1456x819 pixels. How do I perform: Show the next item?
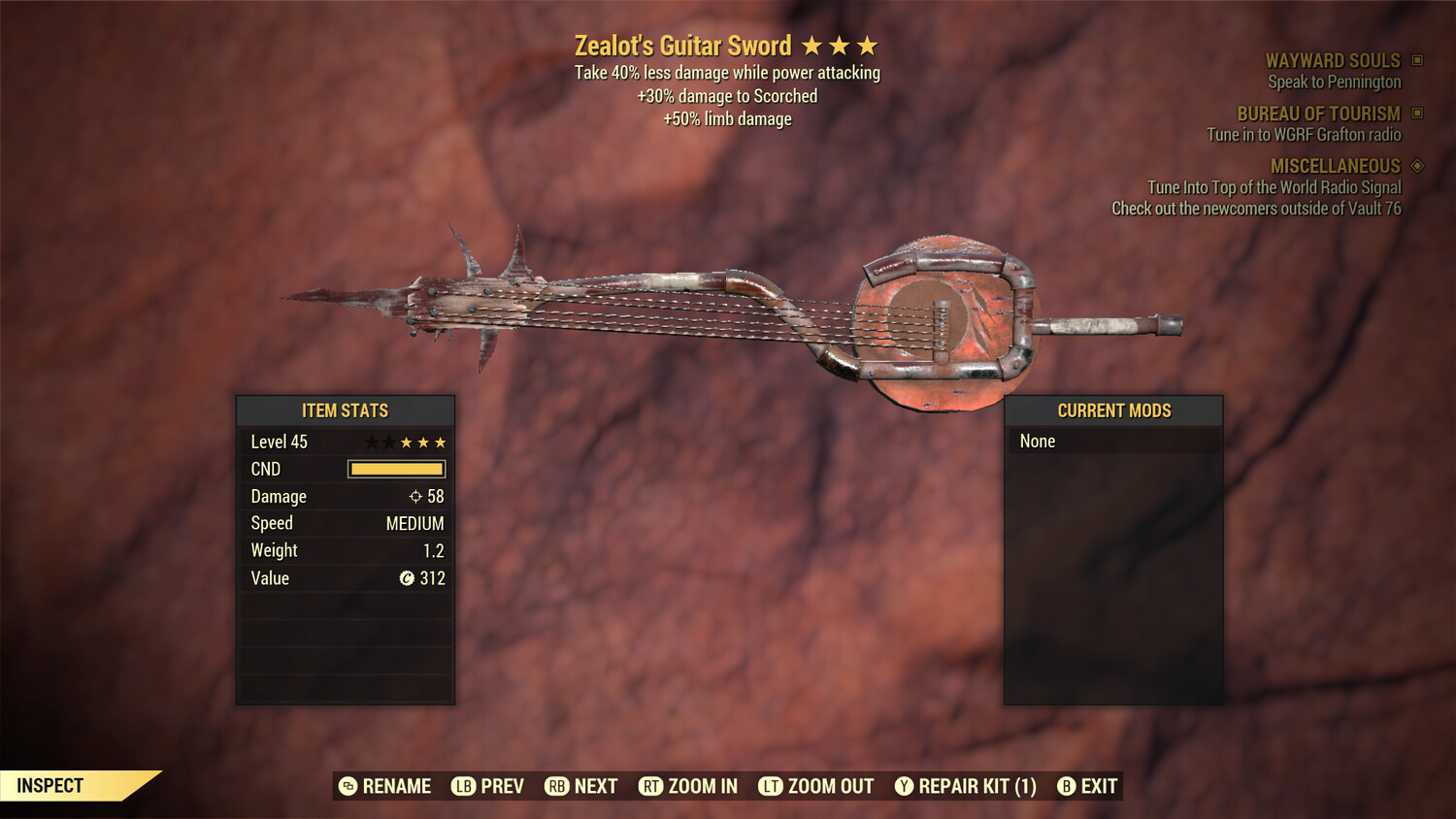581,786
